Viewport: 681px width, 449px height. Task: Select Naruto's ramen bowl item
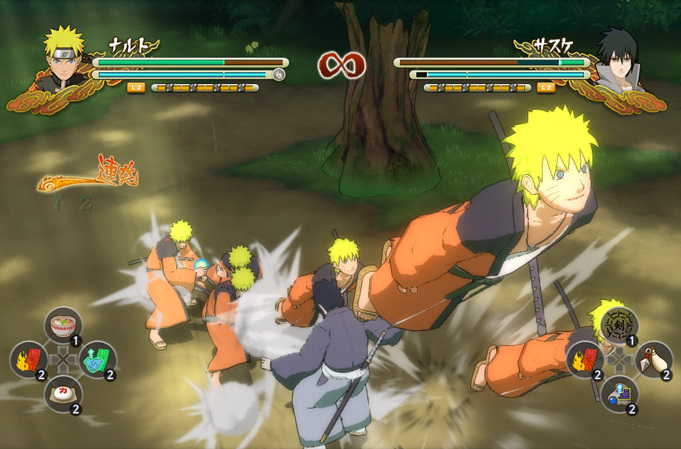(63, 325)
